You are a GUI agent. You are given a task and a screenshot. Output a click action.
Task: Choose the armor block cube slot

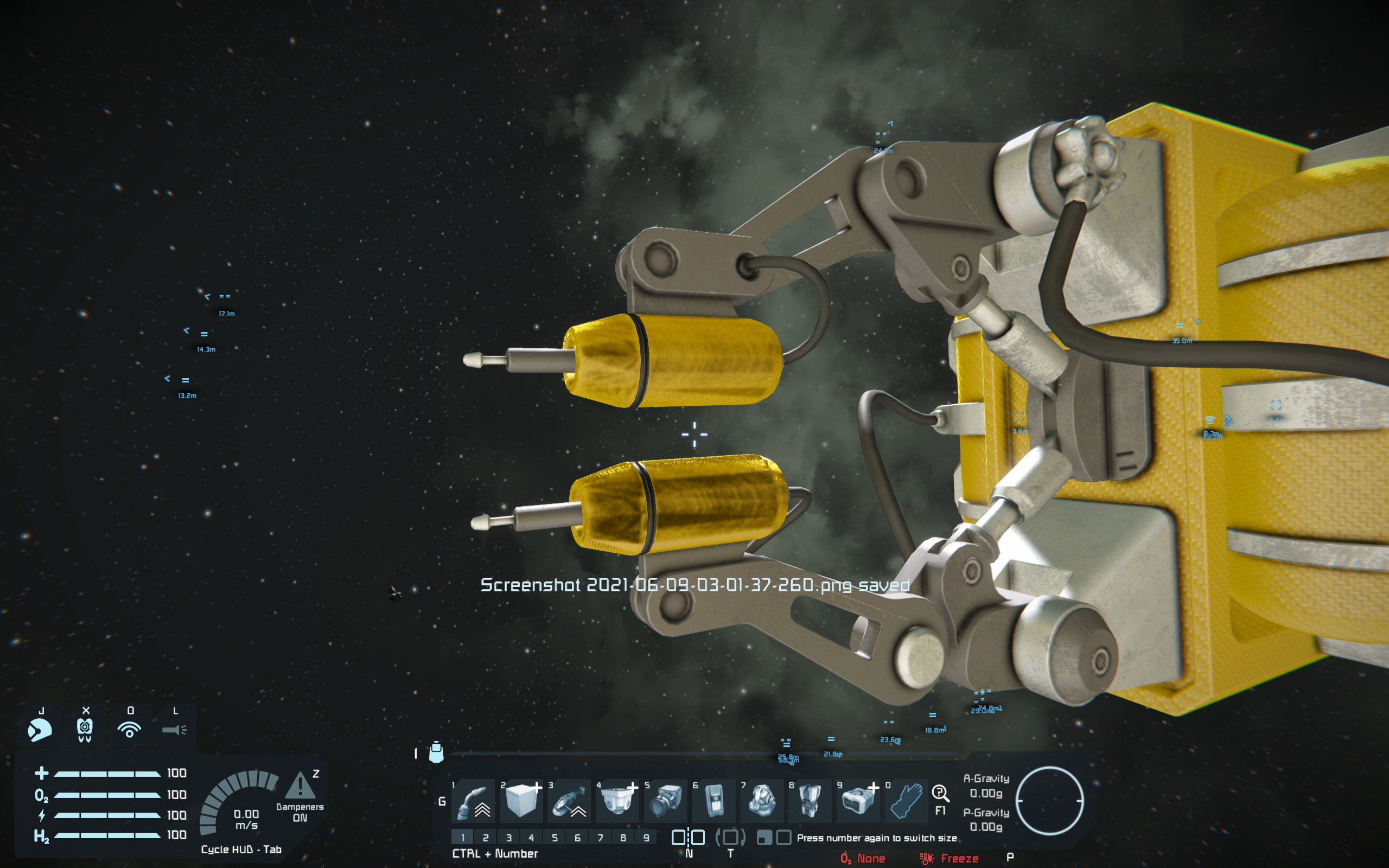(521, 800)
